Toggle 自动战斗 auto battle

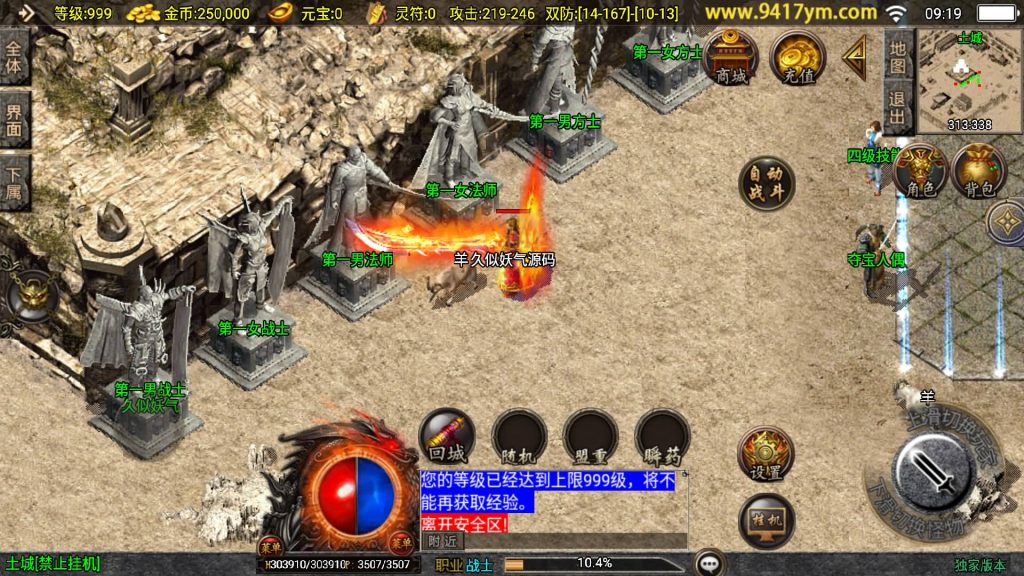pyautogui.click(x=766, y=183)
